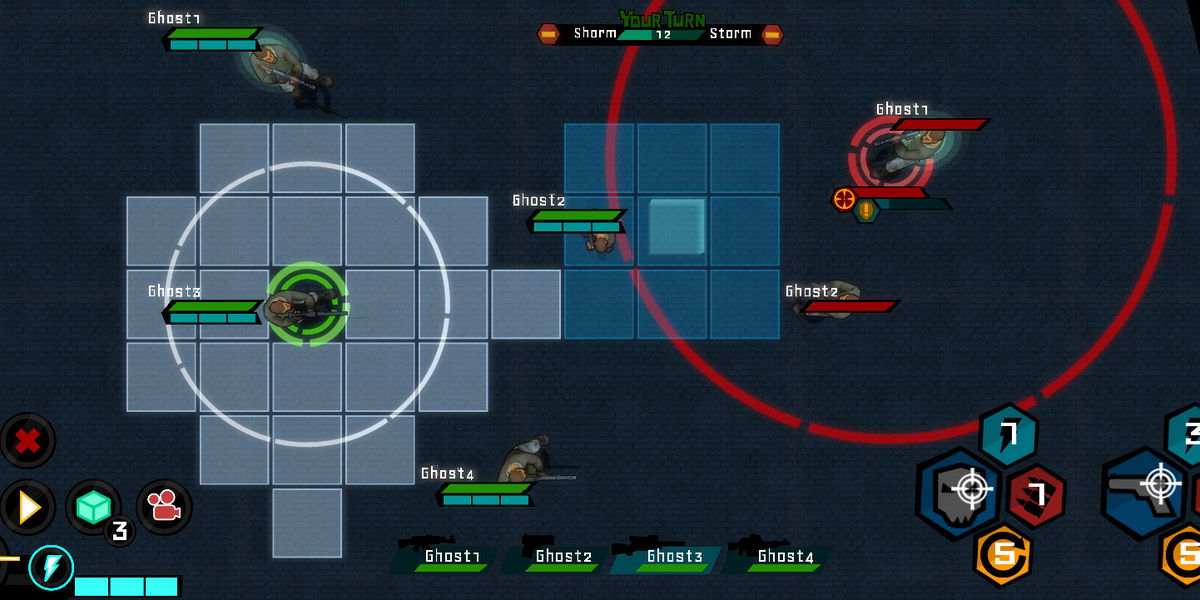Select the highlighted light-blue move tile
Viewport: 1200px width, 600px height.
coord(677,226)
